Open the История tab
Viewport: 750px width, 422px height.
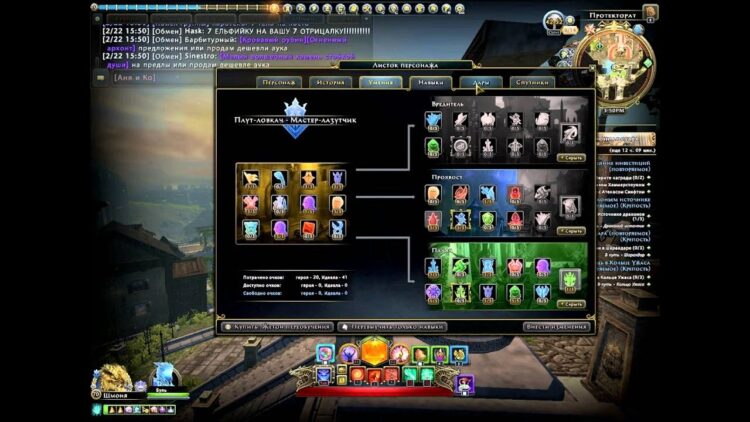point(326,82)
